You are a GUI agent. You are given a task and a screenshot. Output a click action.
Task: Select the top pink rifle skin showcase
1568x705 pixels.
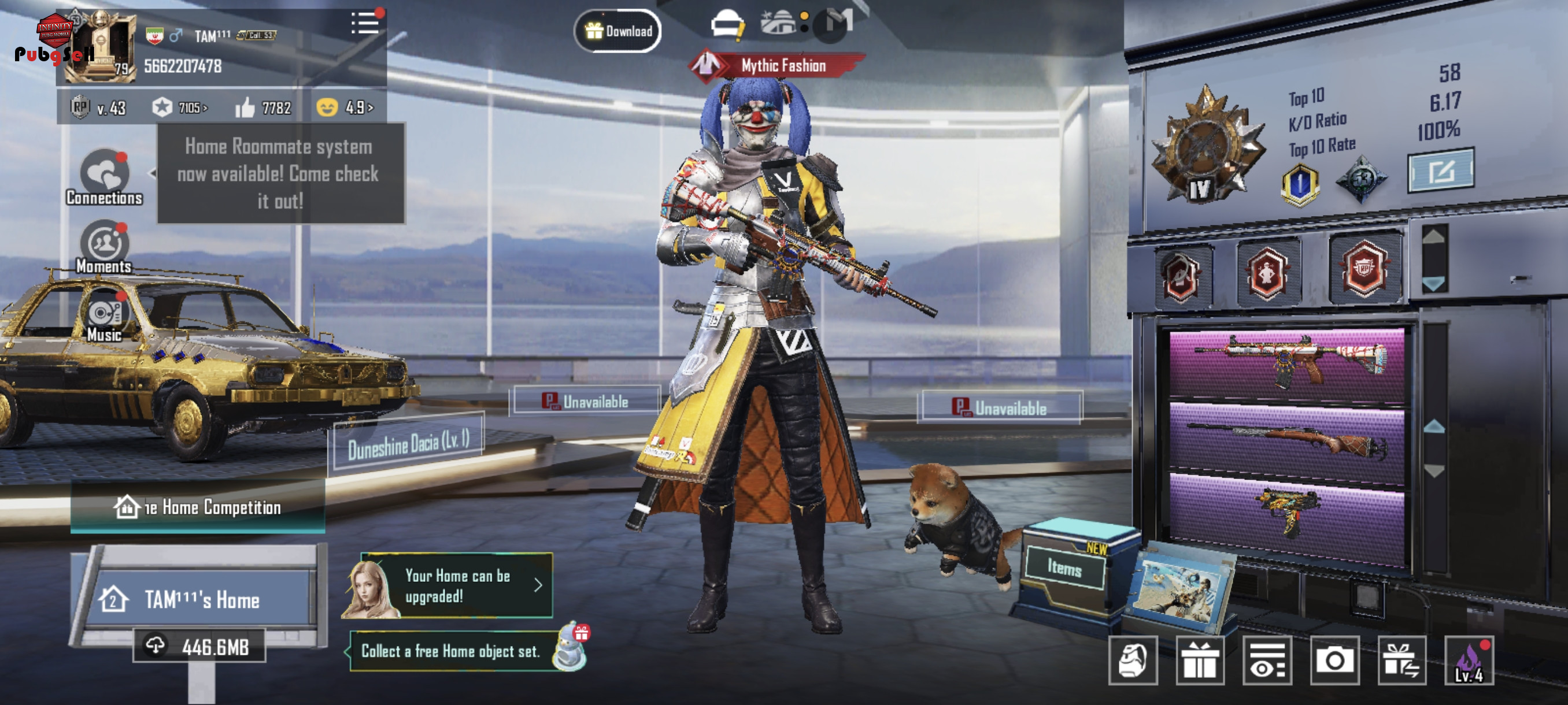click(x=1287, y=365)
